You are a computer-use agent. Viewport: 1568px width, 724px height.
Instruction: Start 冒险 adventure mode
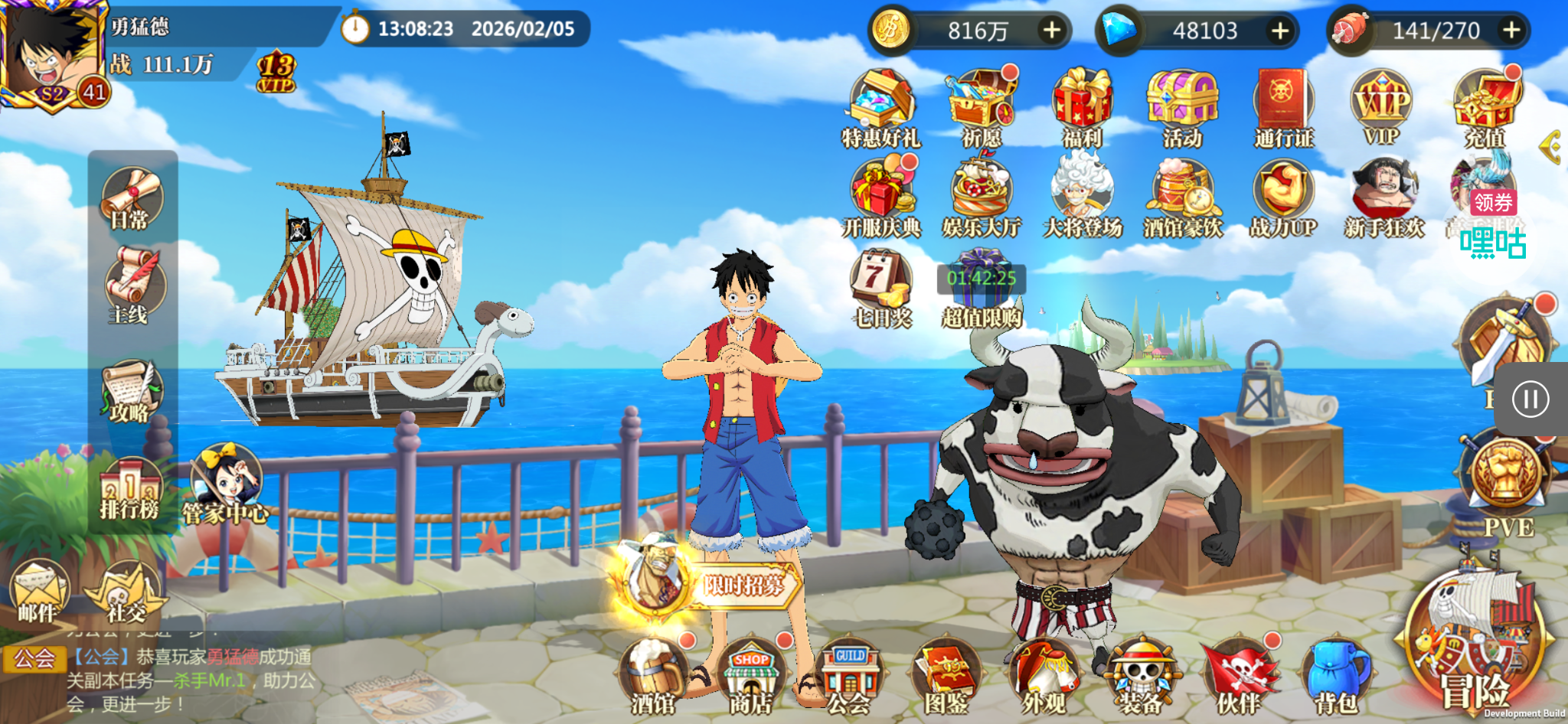(1474, 651)
